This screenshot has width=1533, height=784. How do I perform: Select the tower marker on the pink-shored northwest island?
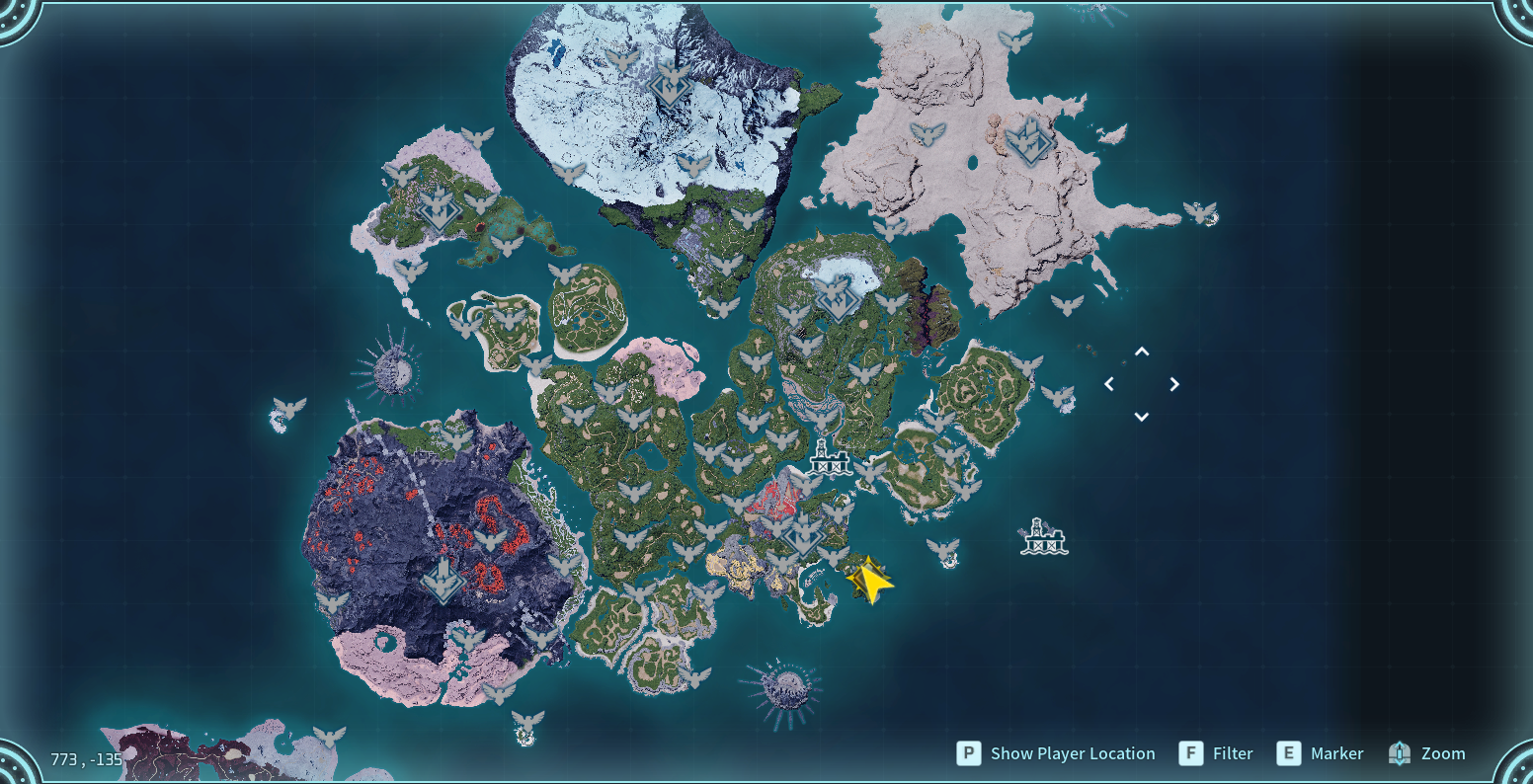436,208
